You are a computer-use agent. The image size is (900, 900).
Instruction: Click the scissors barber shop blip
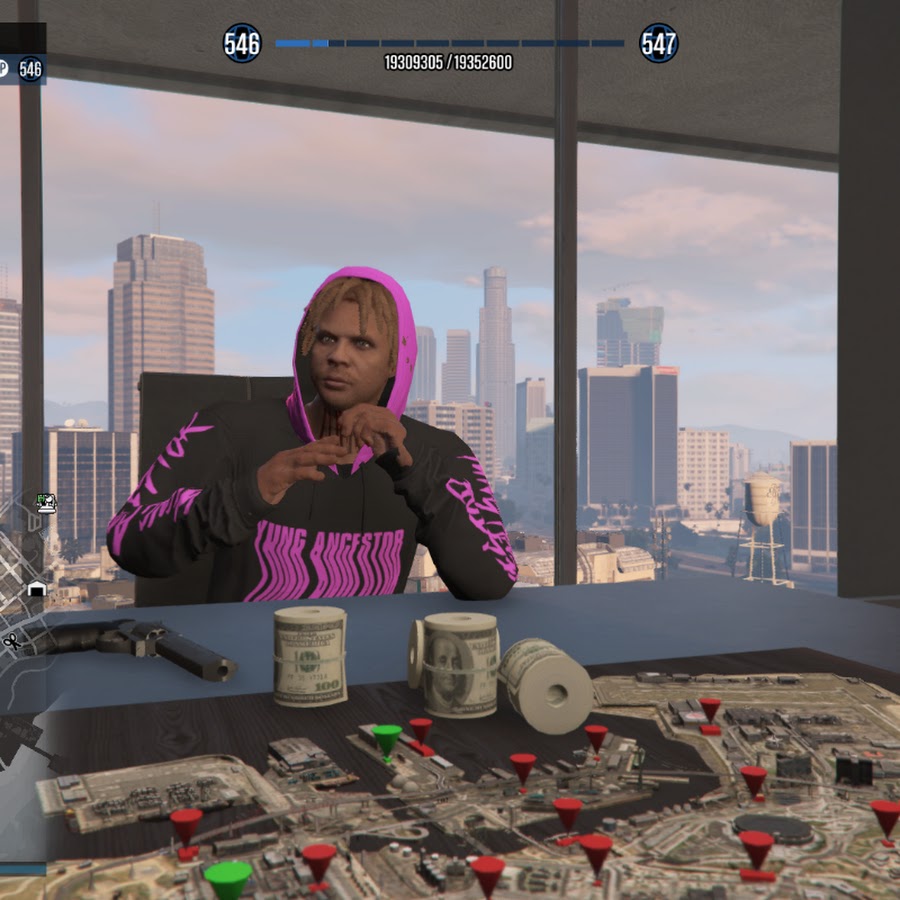click(11, 640)
